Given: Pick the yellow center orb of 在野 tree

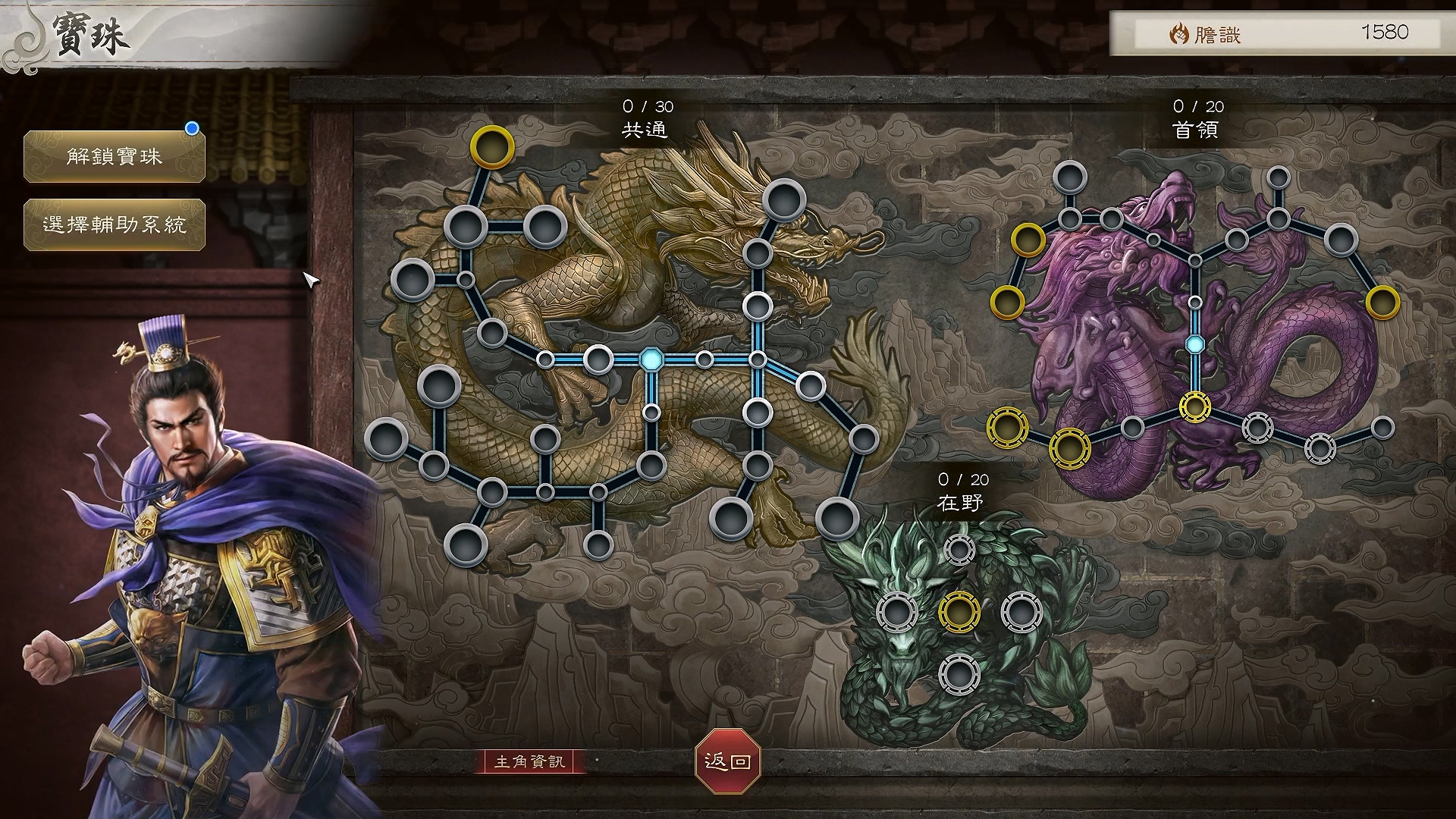Looking at the screenshot, I should [x=959, y=611].
